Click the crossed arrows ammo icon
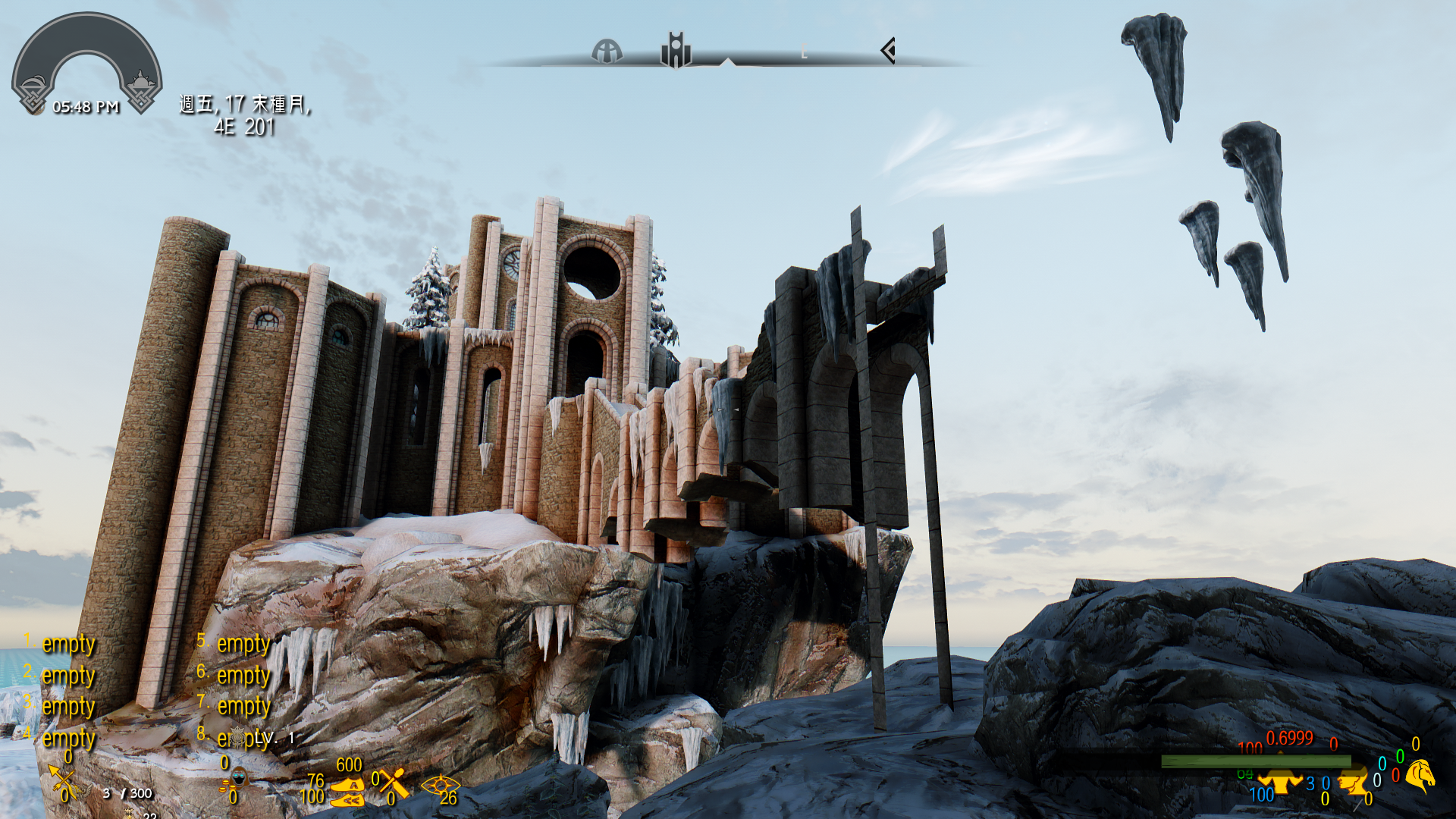Viewport: 1456px width, 819px height. tap(62, 781)
